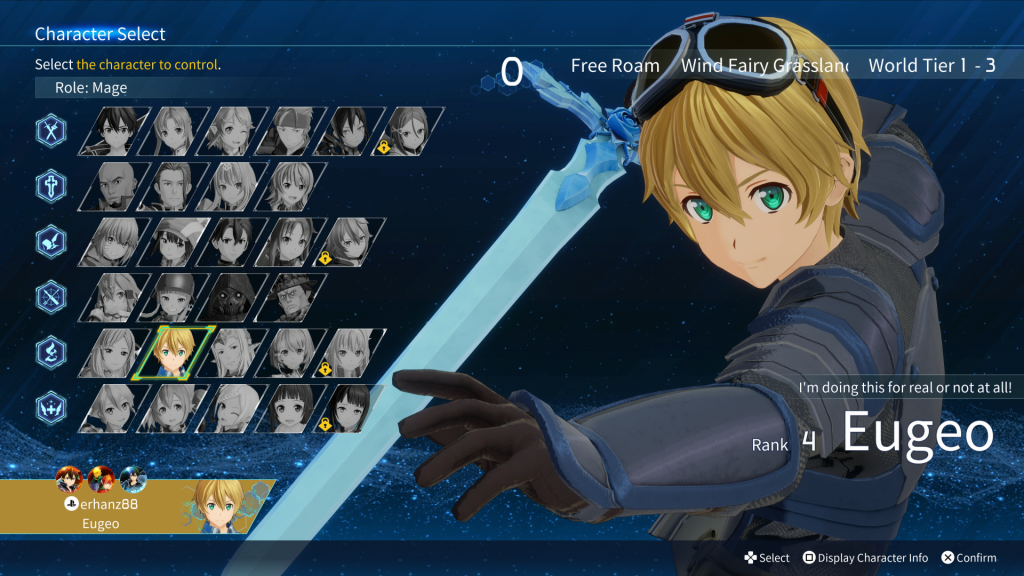The height and width of the screenshot is (576, 1024).
Task: Choose the sword-and-cross role icon
Action: 51,186
